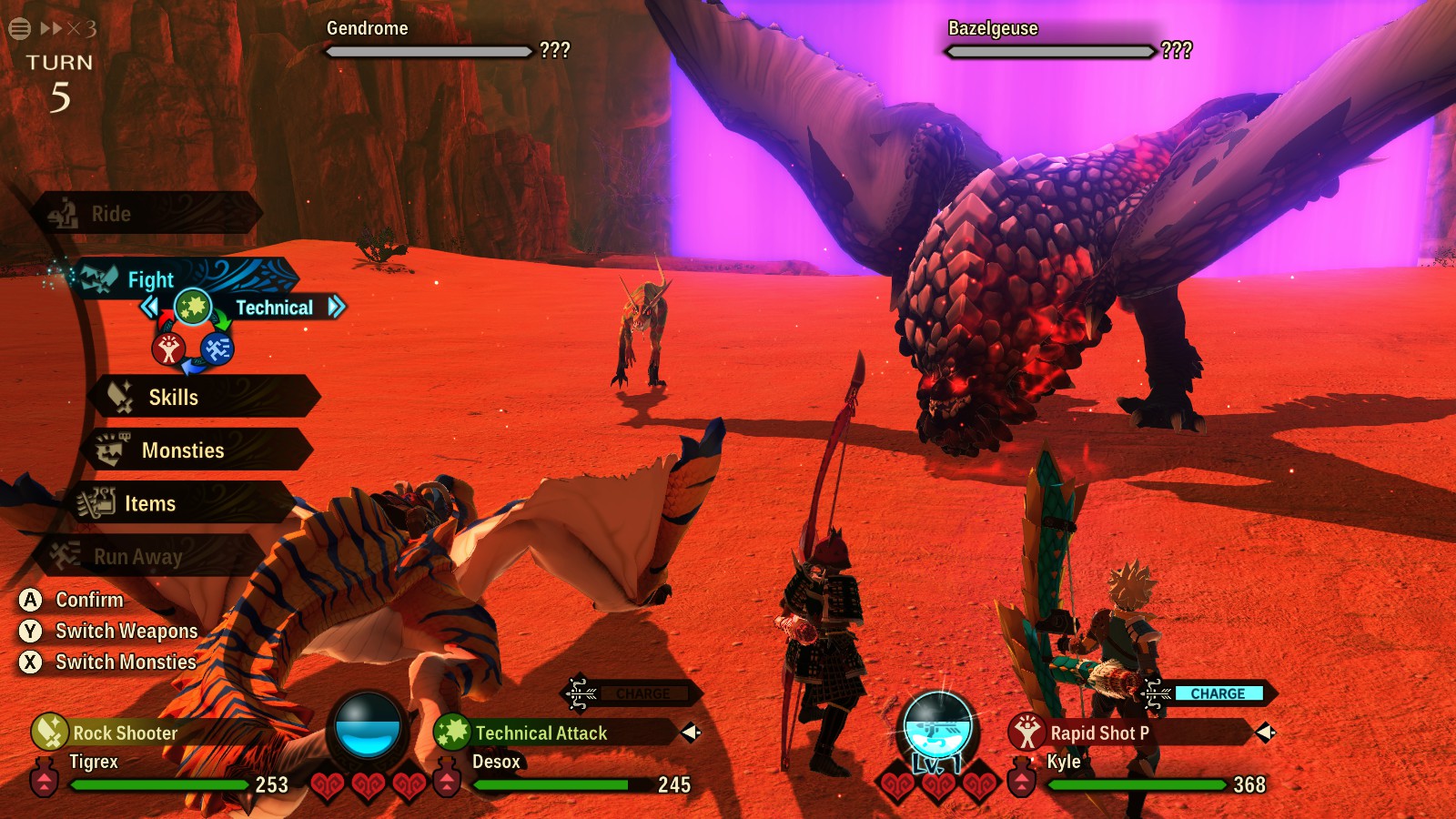
Task: Select the Fight command
Action: pos(150,279)
